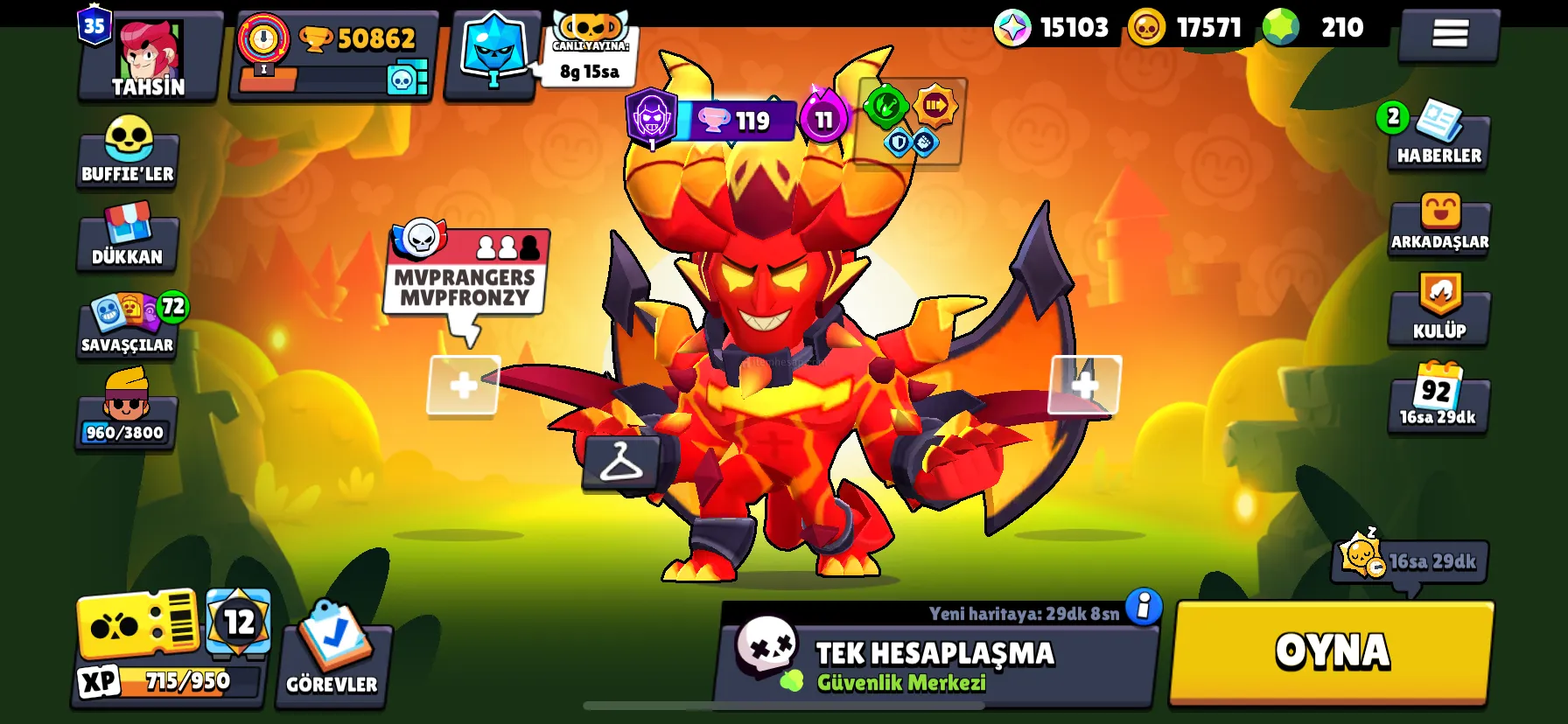This screenshot has width=1568, height=724.
Task: Open the brawler gadget and gear loadout
Action: click(x=910, y=122)
